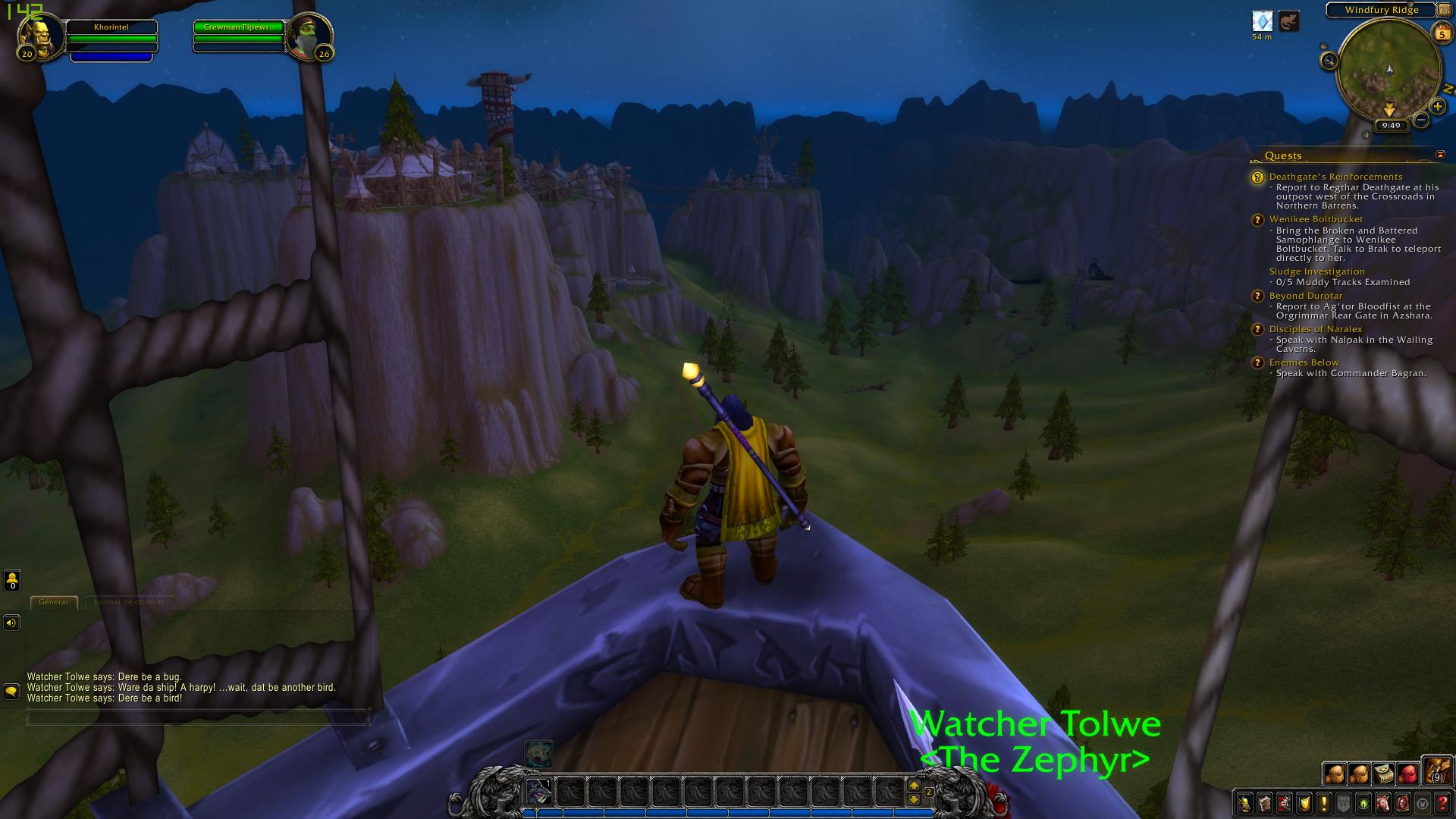Open the Wenikee Boltbucket quest entry
The image size is (1456, 819).
coord(1316,219)
